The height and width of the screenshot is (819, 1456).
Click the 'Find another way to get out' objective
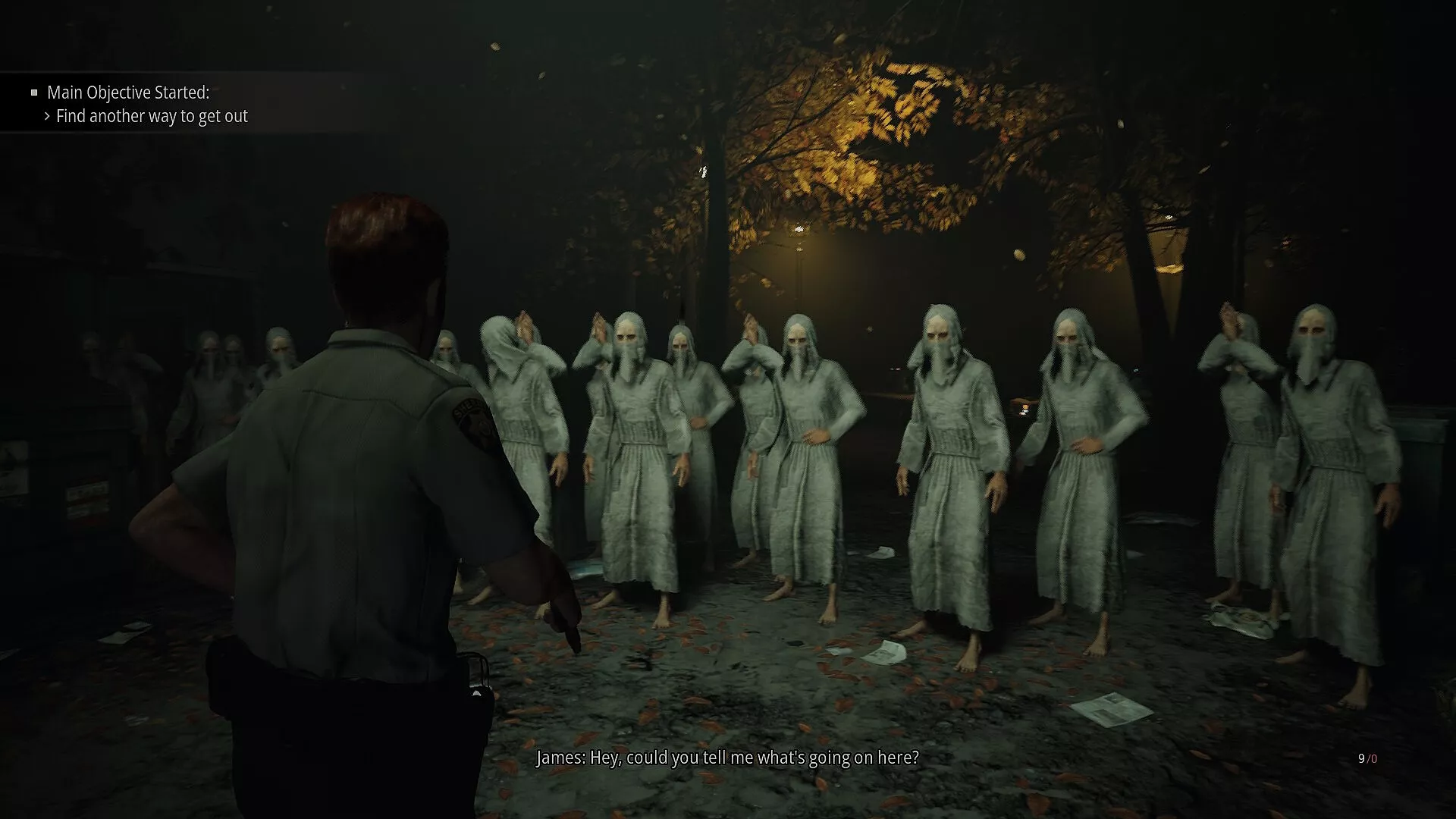coord(152,116)
